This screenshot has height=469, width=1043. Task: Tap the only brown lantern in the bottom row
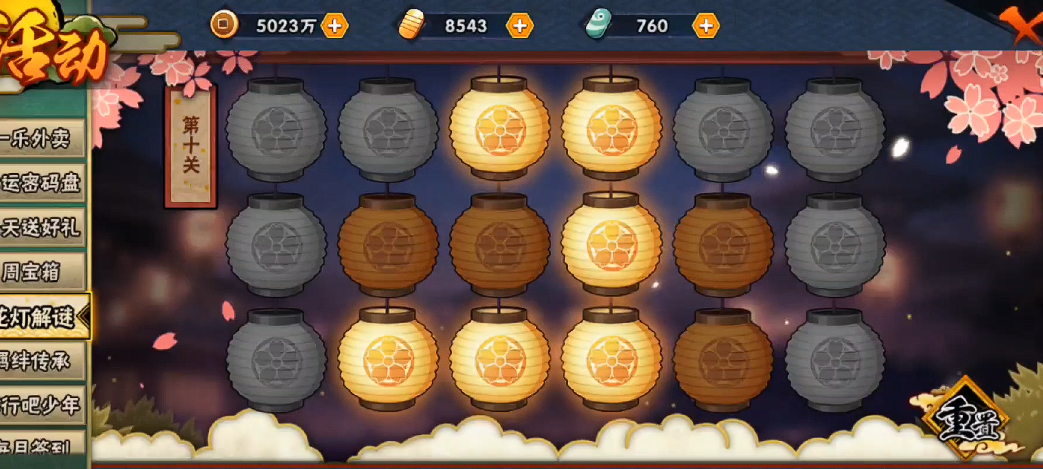[723, 360]
